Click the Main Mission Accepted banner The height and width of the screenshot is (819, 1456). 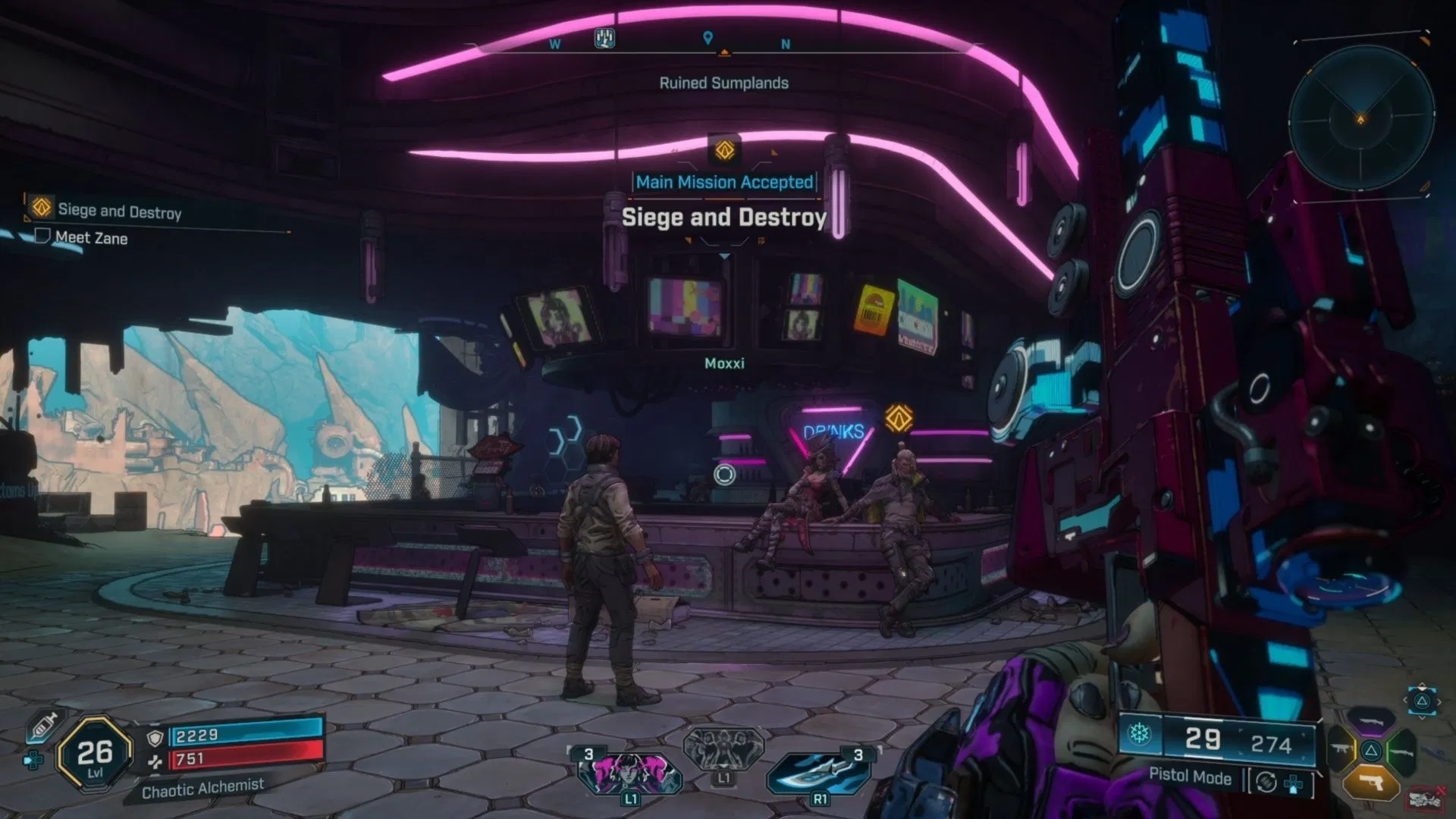pyautogui.click(x=724, y=182)
